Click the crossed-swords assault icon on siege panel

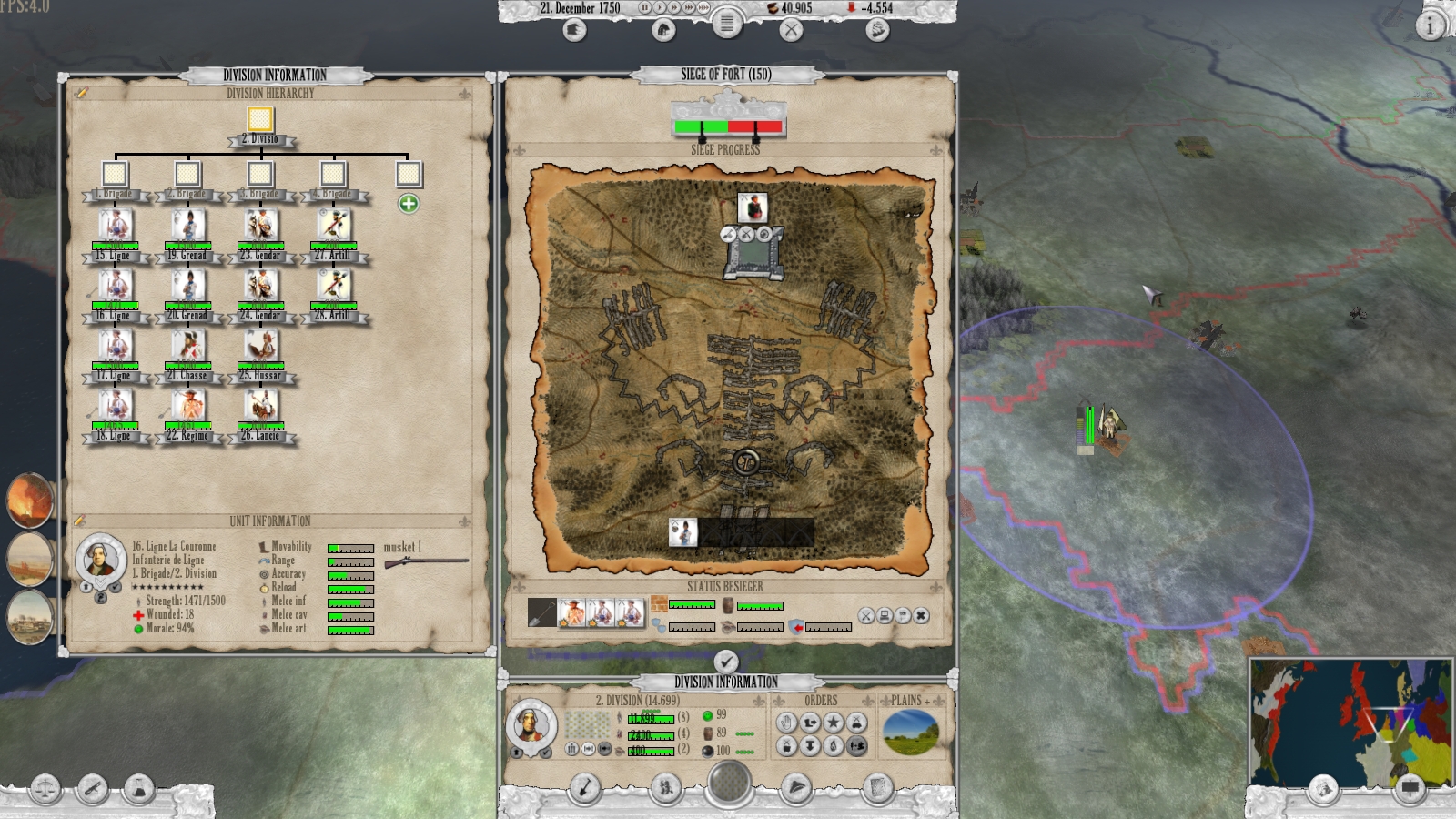(866, 614)
